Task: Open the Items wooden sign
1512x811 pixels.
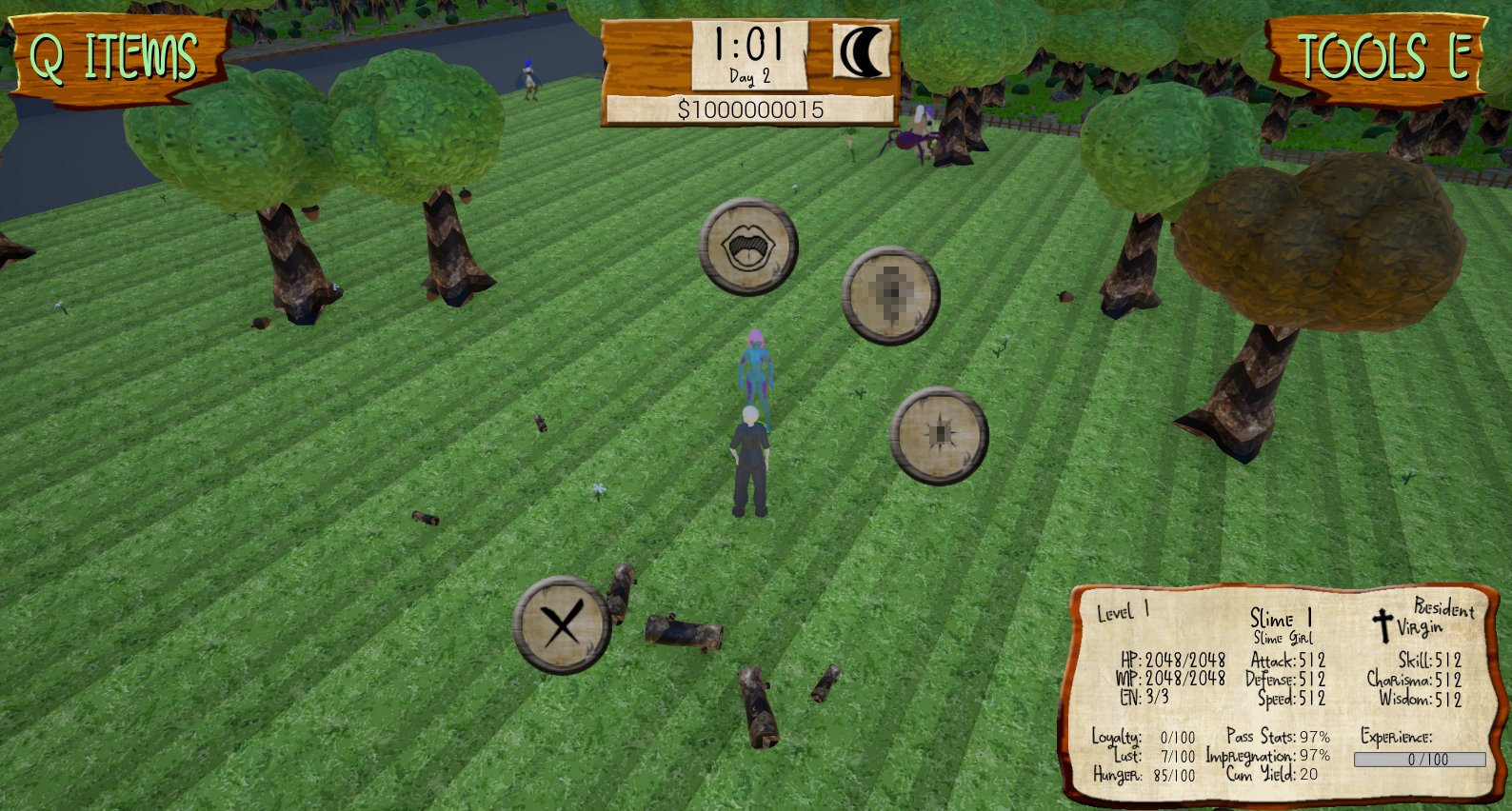Action: click(115, 57)
